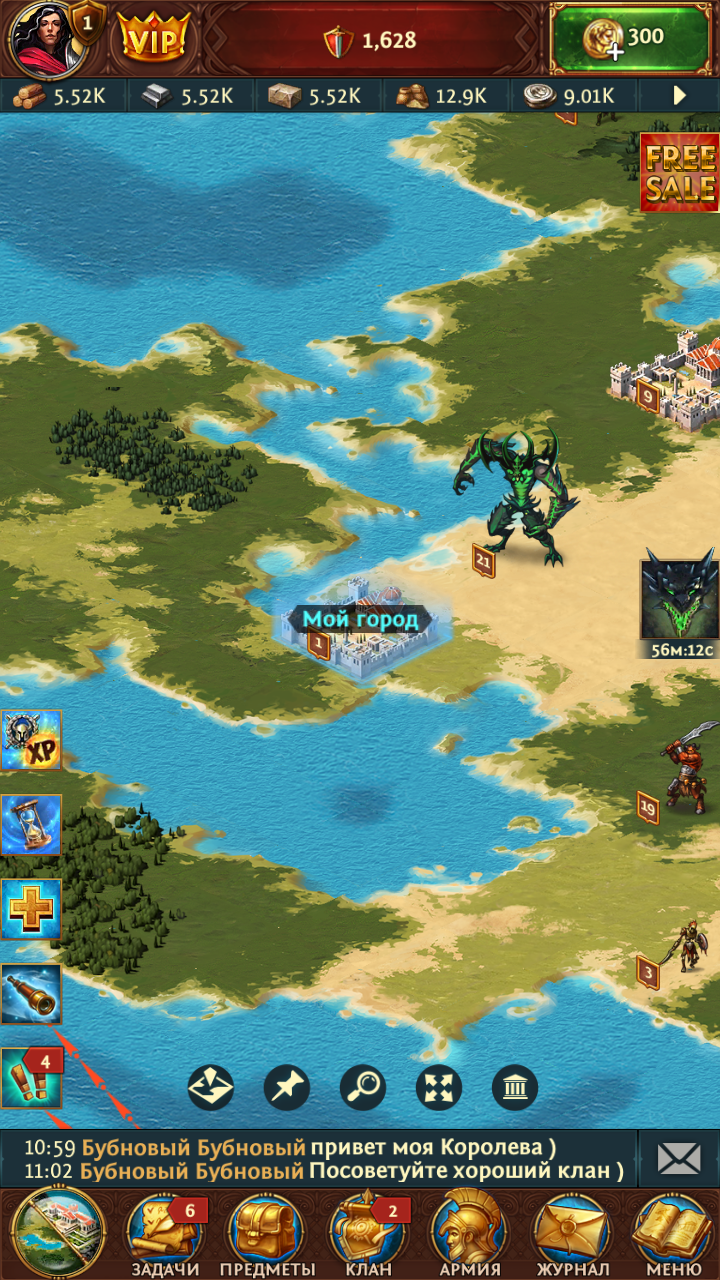This screenshot has width=720, height=1280.
Task: Open the VIP crown menu
Action: [x=154, y=40]
